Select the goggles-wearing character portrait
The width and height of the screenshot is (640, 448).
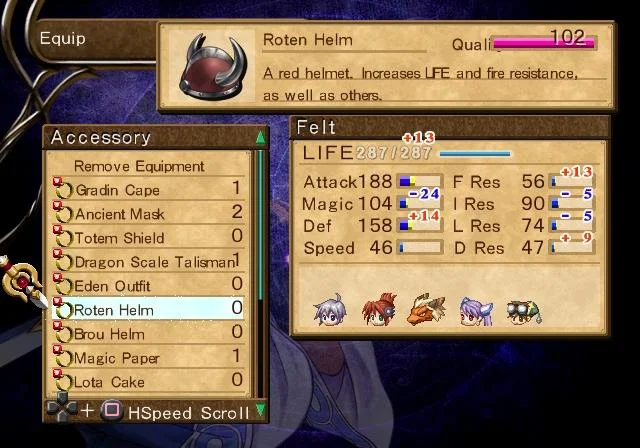[x=522, y=310]
